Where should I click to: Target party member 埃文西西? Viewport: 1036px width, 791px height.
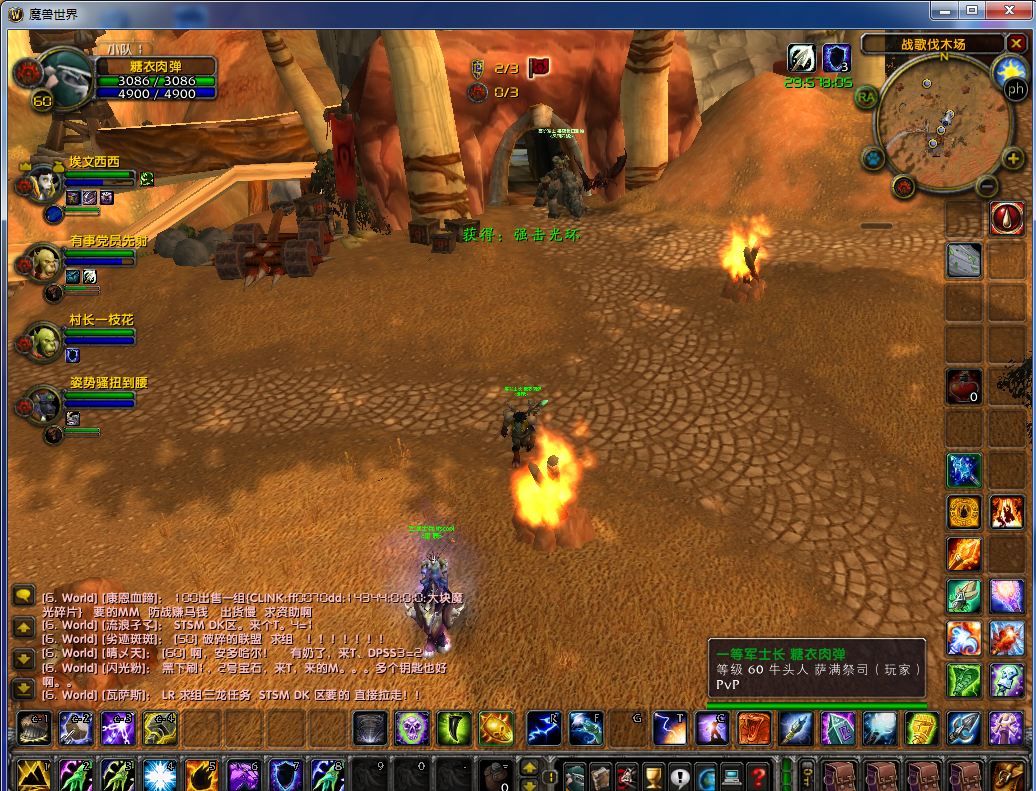45,181
